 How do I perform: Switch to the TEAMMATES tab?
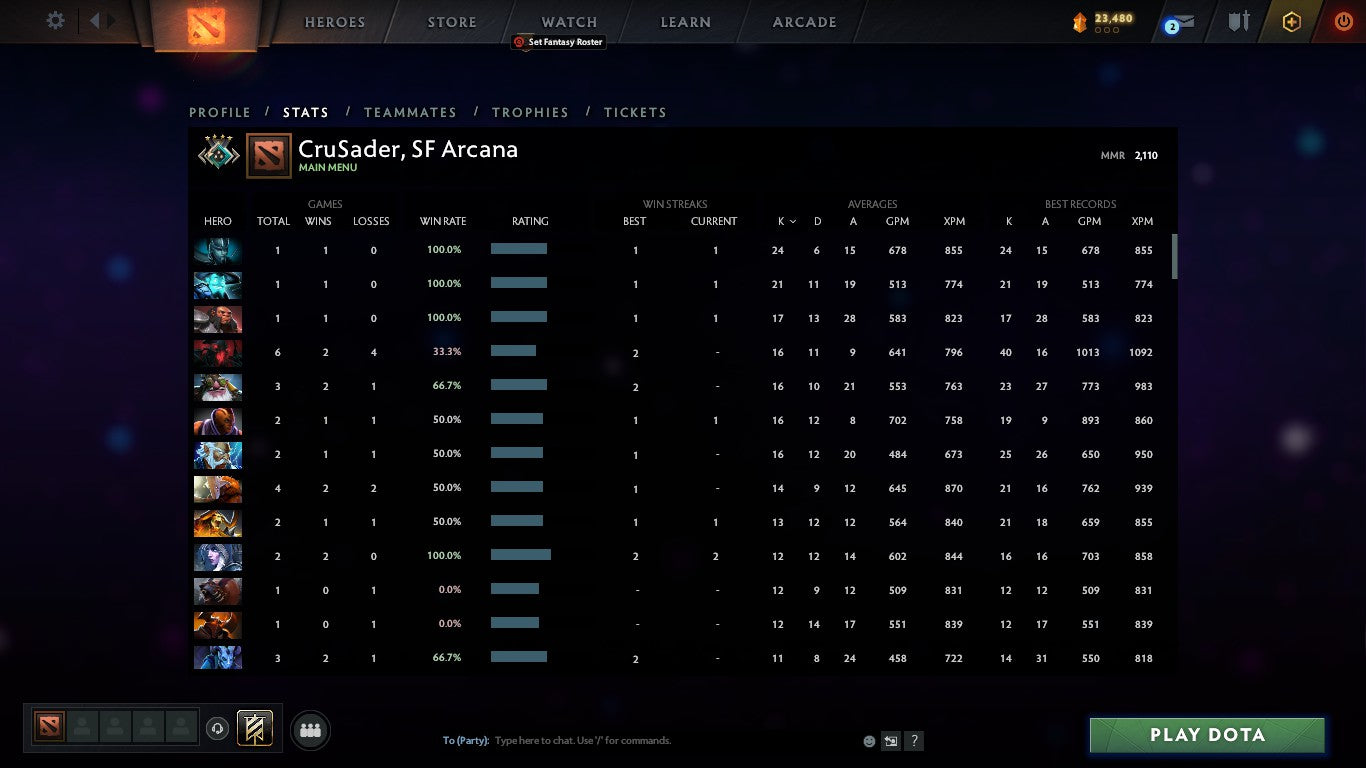410,112
